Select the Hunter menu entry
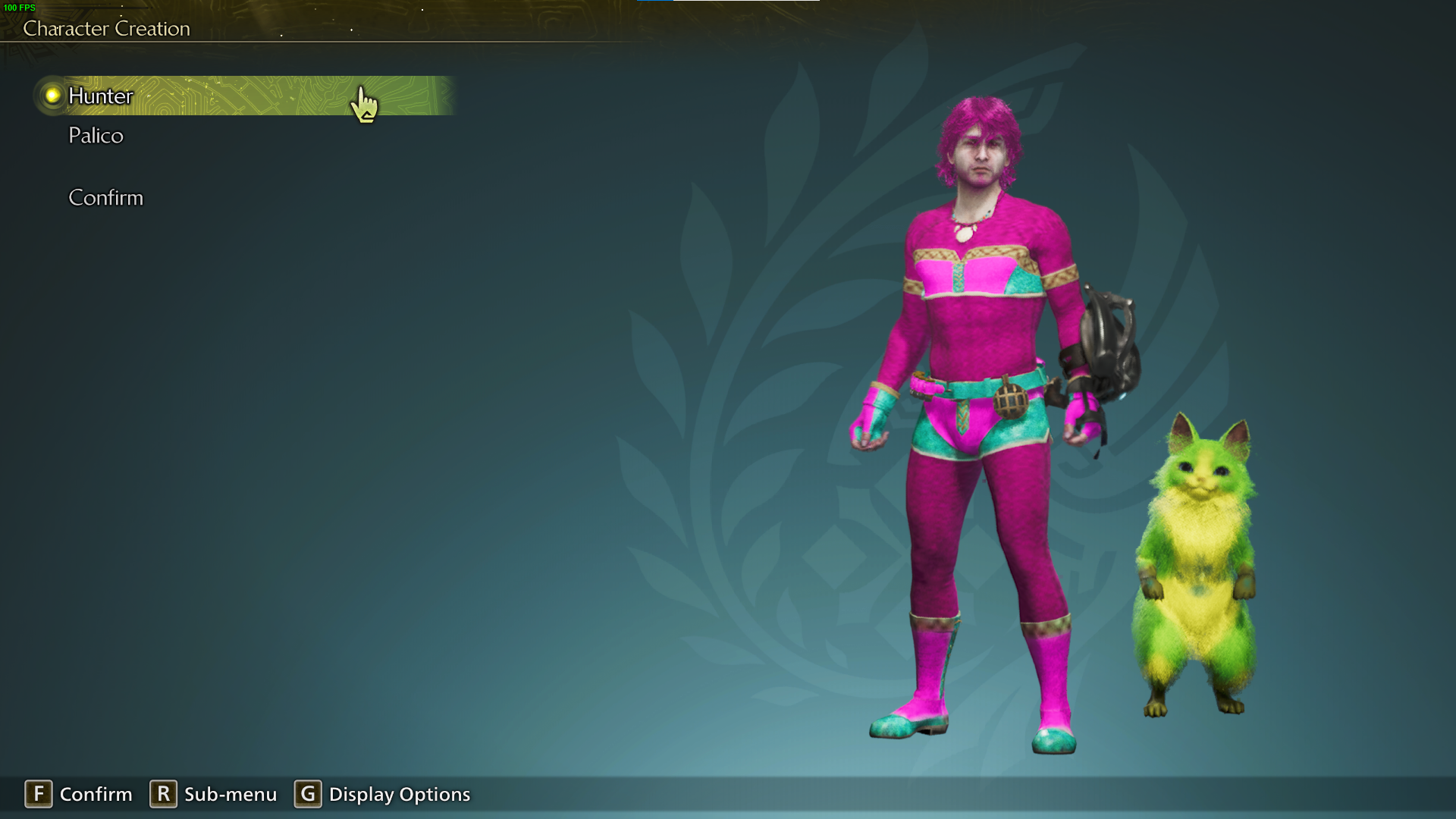The image size is (1456, 819). coord(101,96)
